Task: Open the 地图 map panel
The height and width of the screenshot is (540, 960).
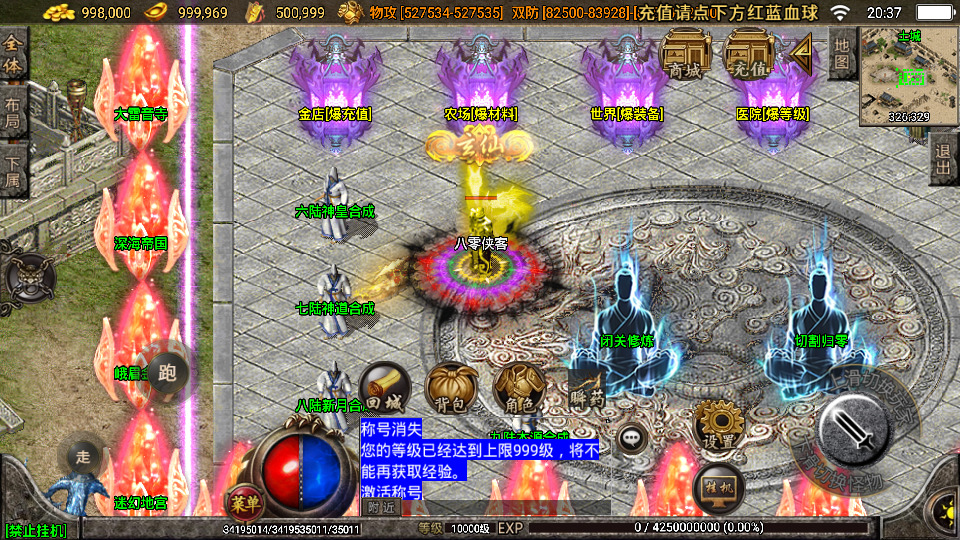Action: [x=842, y=53]
